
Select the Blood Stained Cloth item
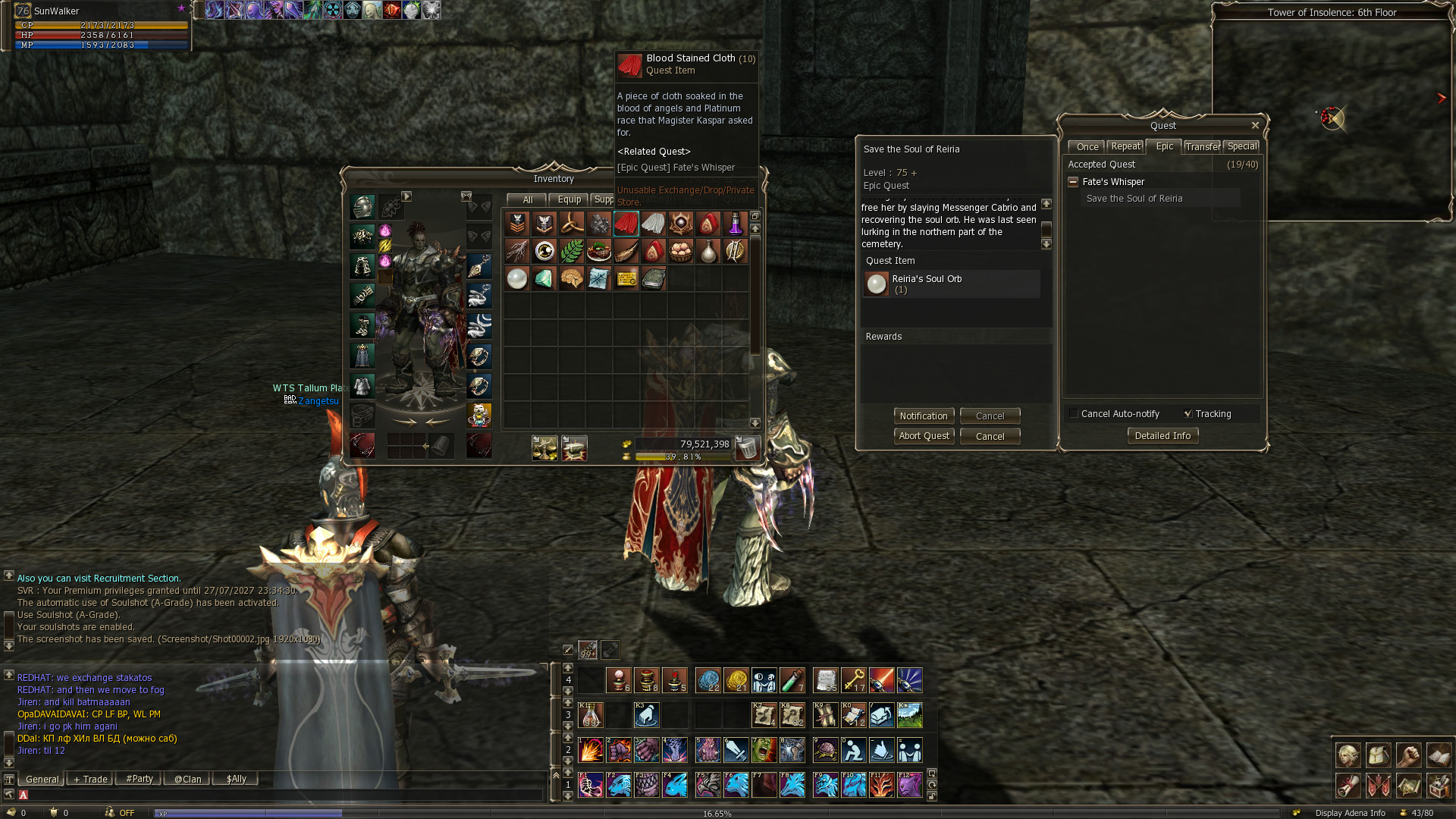point(626,224)
